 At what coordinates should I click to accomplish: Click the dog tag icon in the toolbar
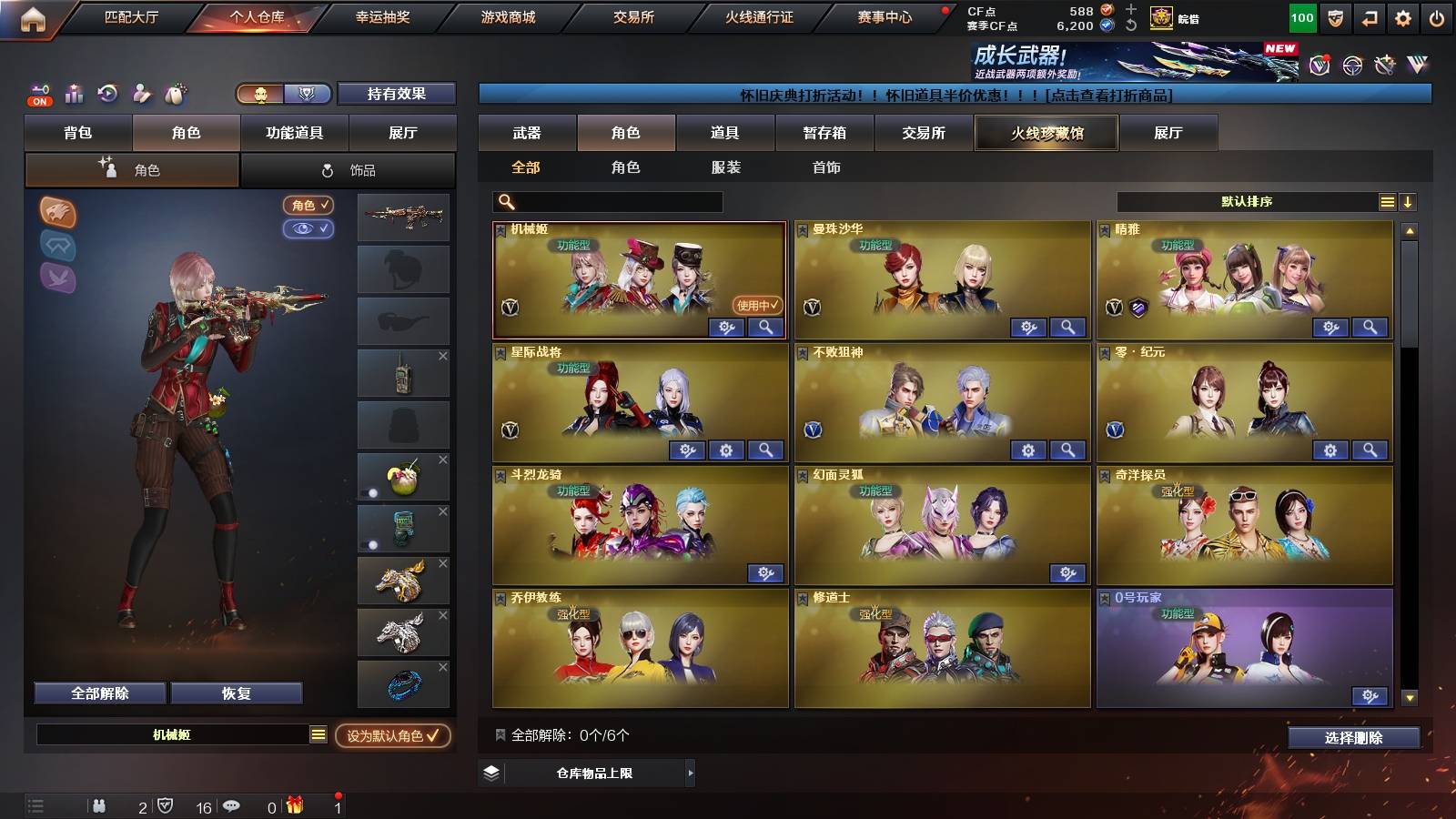(176, 94)
